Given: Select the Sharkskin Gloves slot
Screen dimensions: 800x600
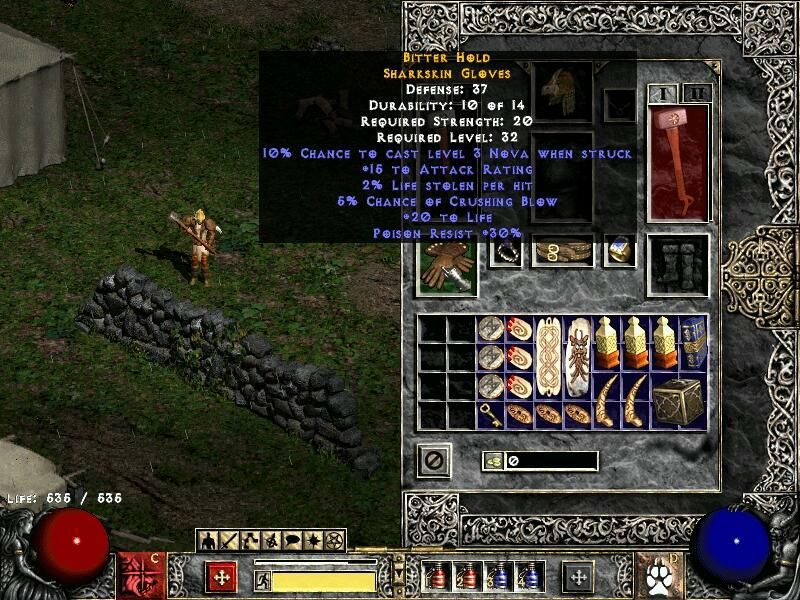Looking at the screenshot, I should 446,265.
